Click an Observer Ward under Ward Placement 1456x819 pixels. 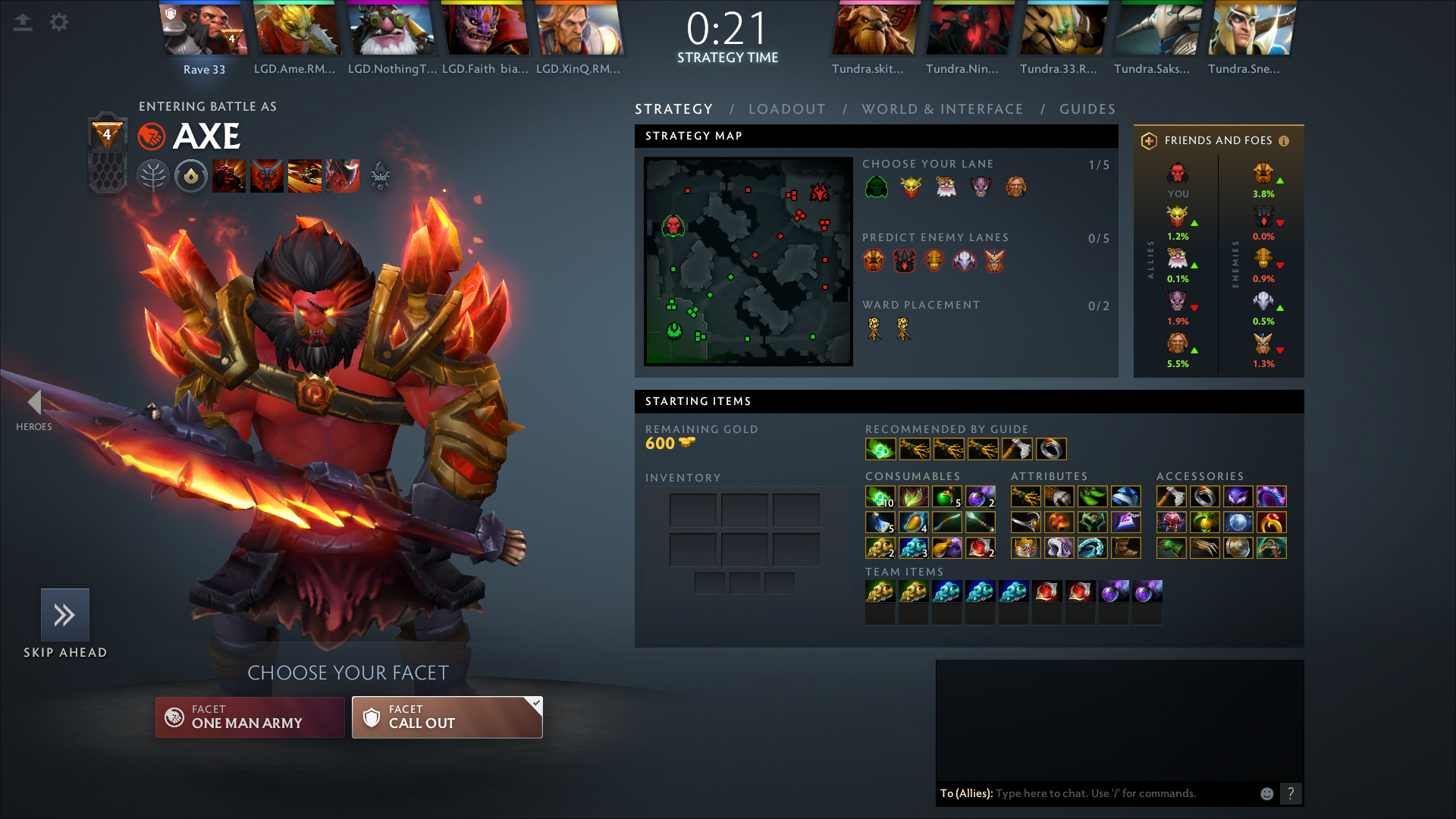coord(874,329)
